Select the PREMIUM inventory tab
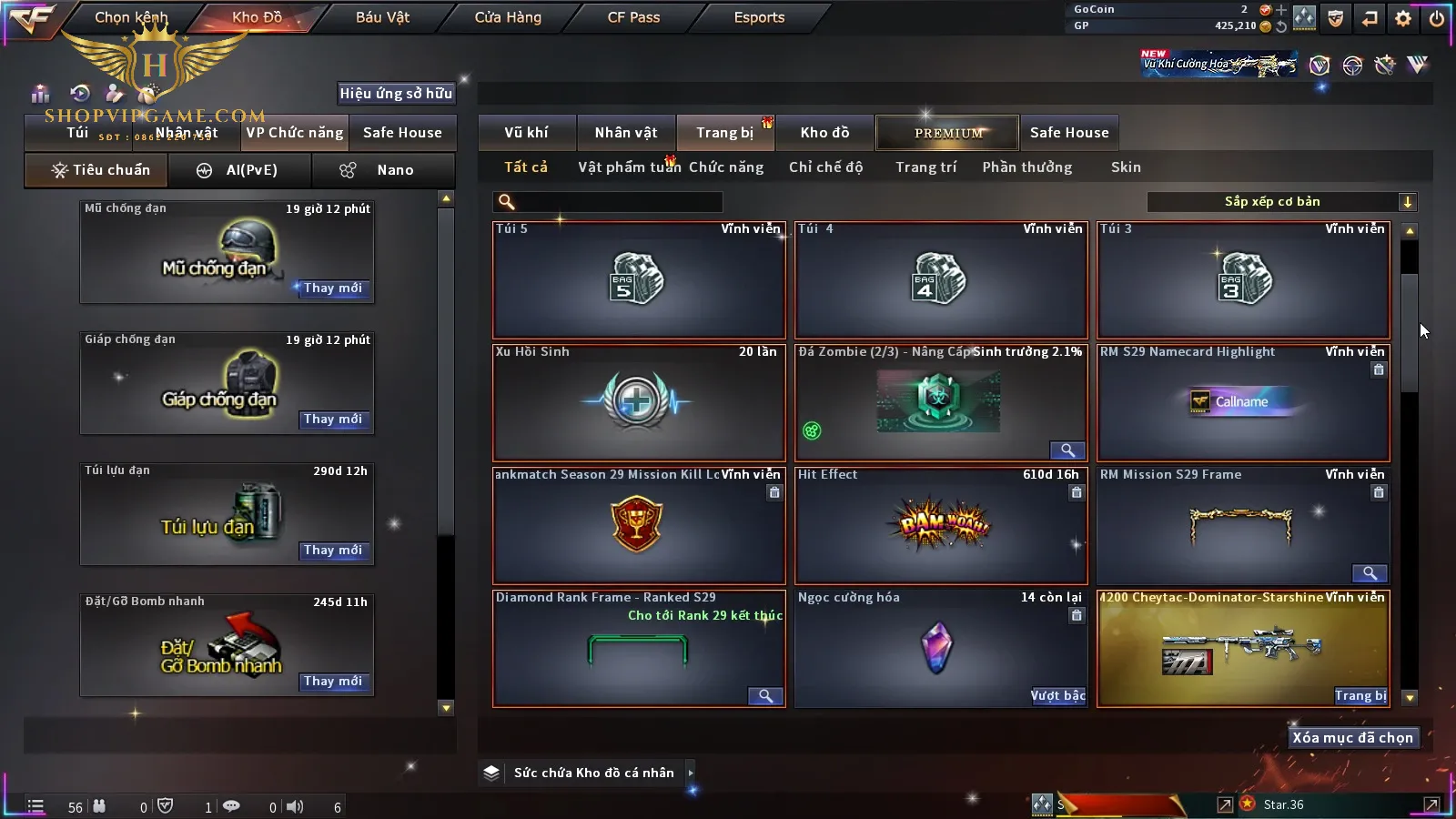 click(947, 133)
